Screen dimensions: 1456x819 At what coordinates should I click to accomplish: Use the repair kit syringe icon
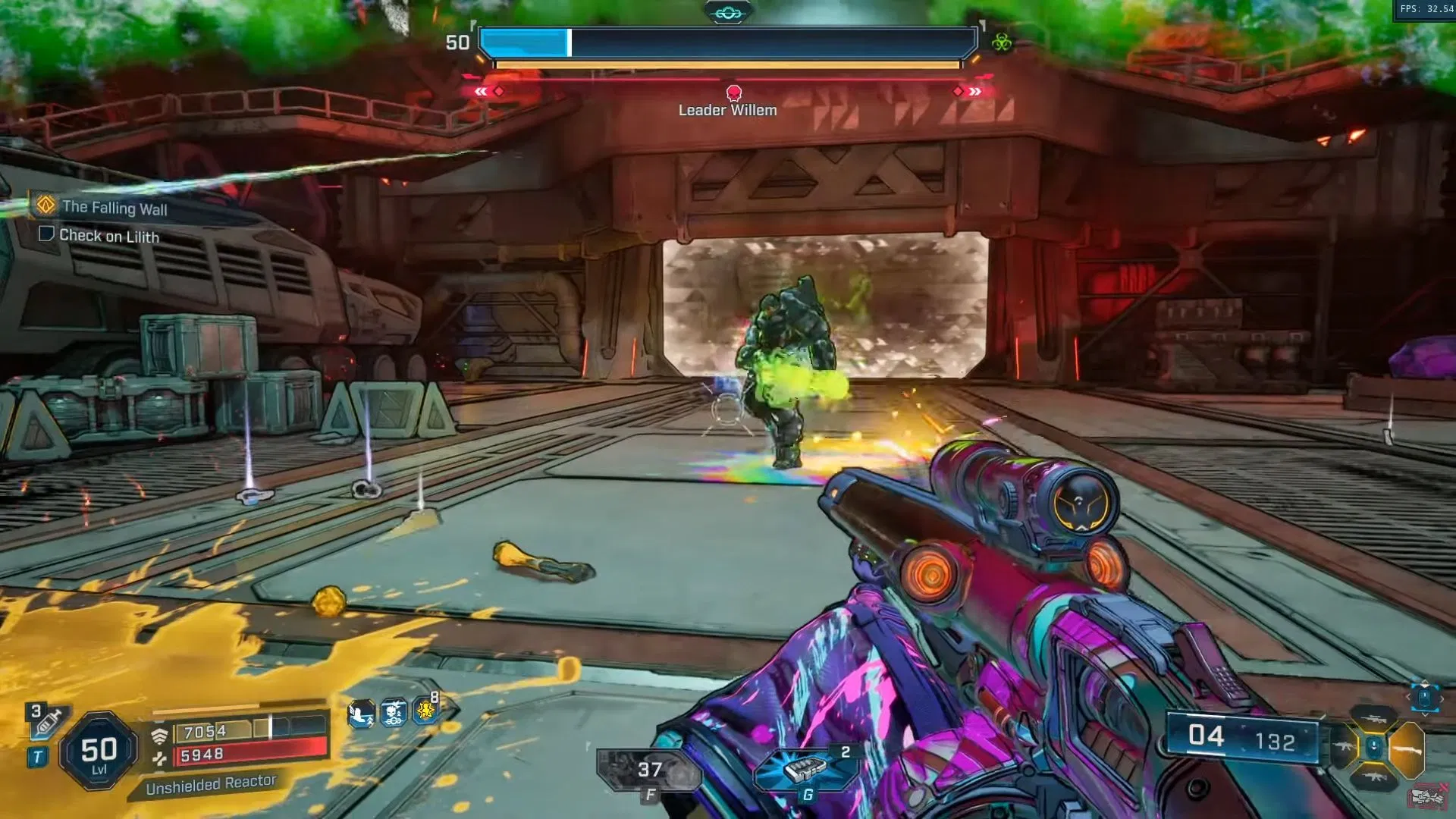[x=47, y=724]
